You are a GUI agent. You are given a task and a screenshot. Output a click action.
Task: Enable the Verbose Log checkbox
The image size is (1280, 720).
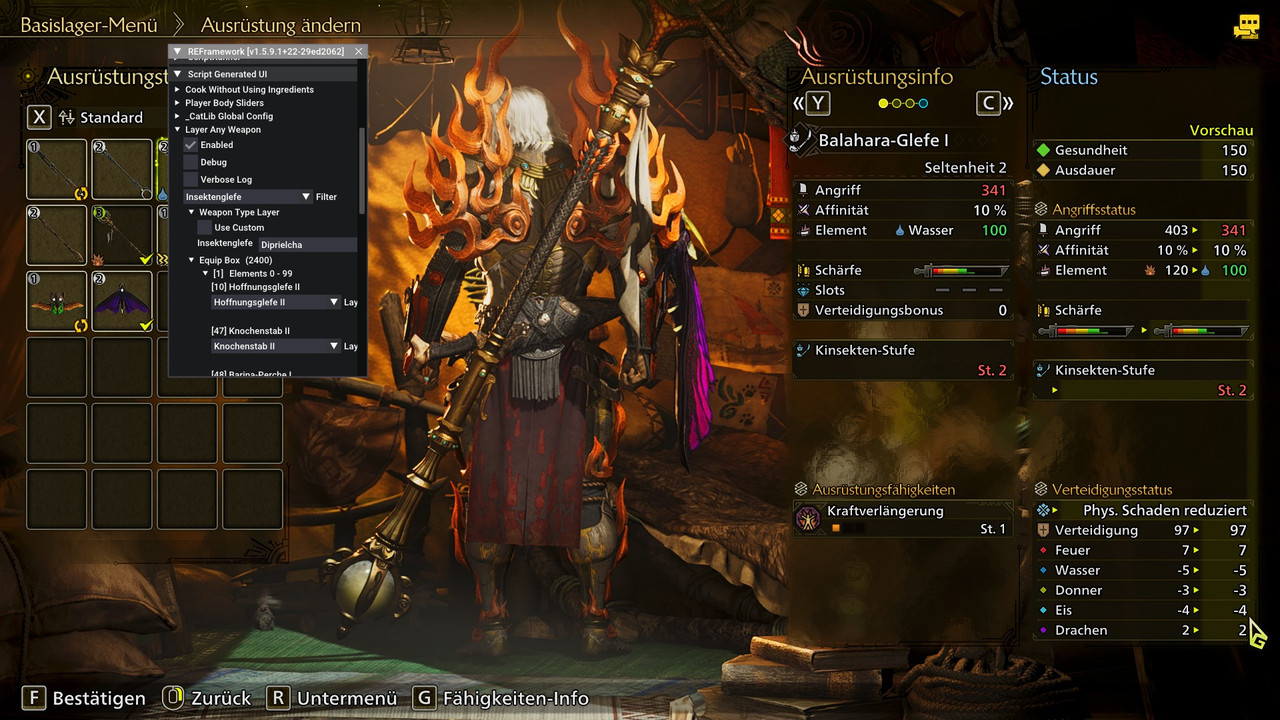coord(191,179)
